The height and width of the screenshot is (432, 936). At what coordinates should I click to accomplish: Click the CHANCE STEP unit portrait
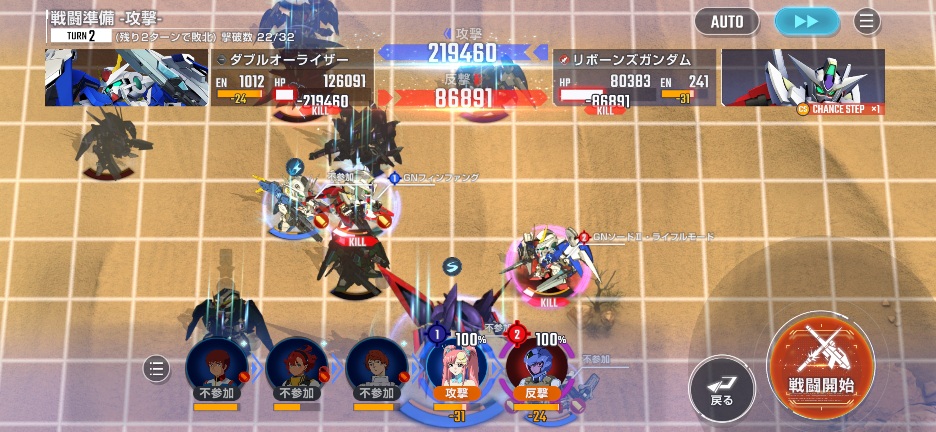click(x=803, y=78)
